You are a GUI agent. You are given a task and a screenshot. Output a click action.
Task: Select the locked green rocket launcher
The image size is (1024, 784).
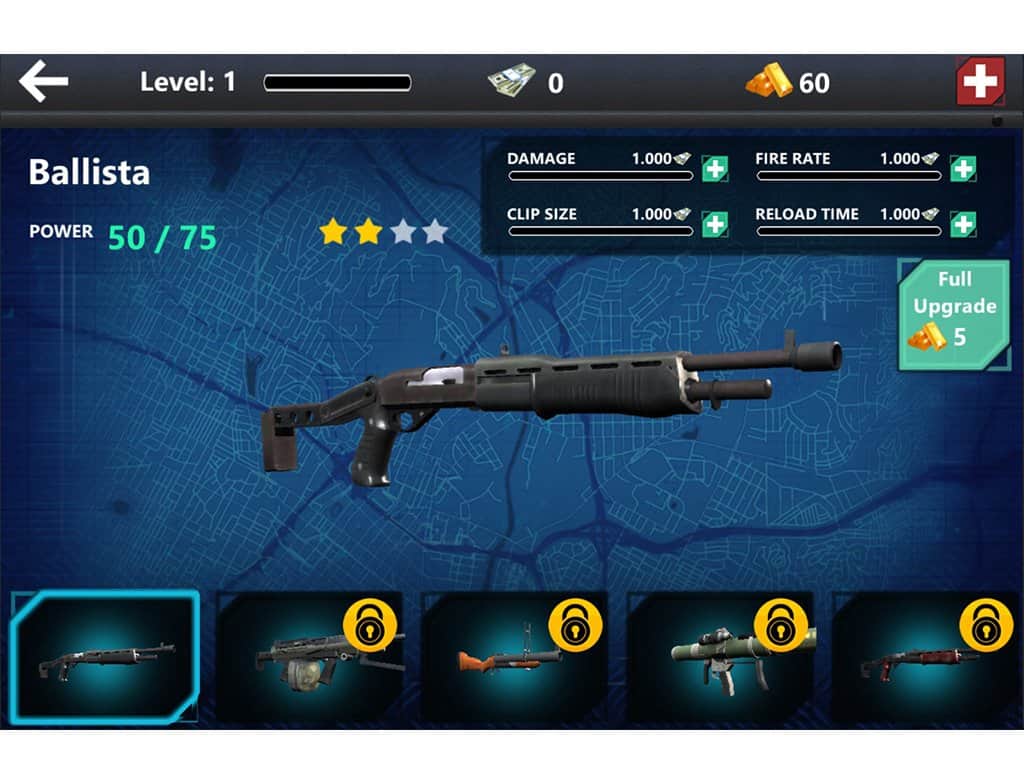[x=721, y=655]
